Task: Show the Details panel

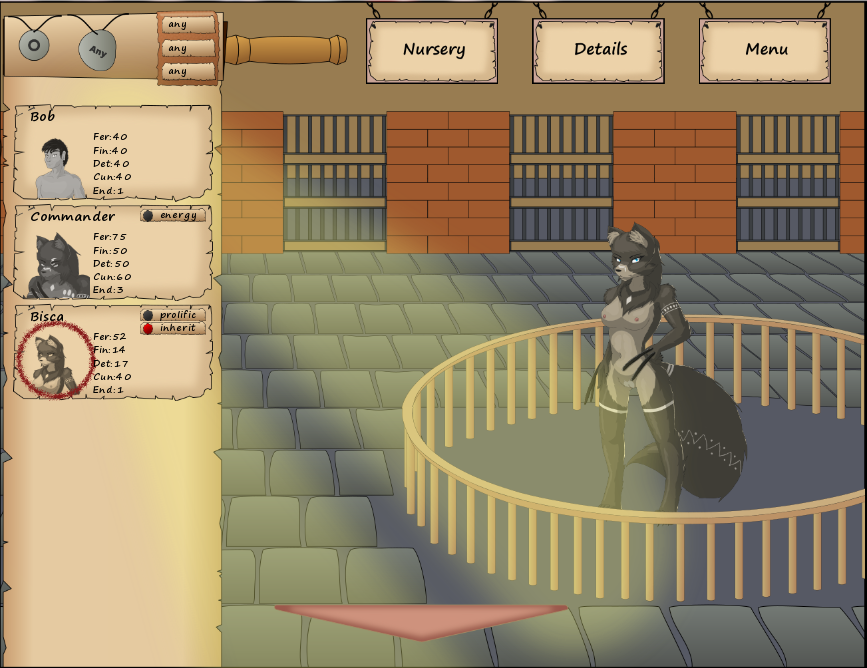Action: [600, 49]
